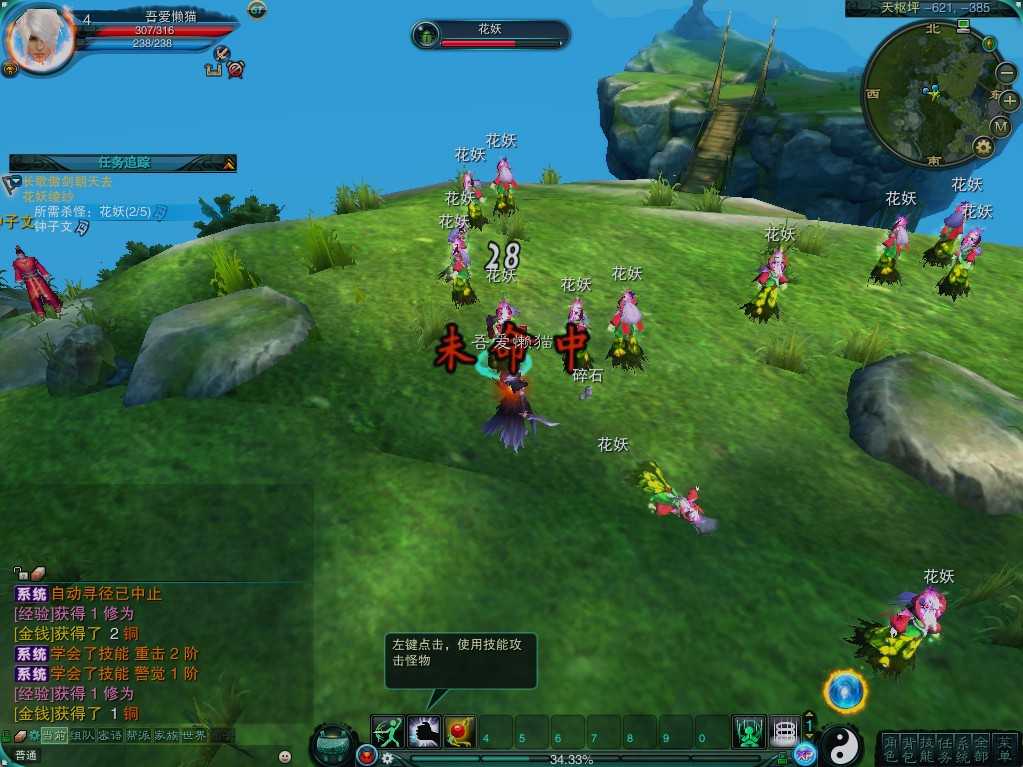Activate the green meditation pose icon
The height and width of the screenshot is (767, 1023).
point(749,732)
